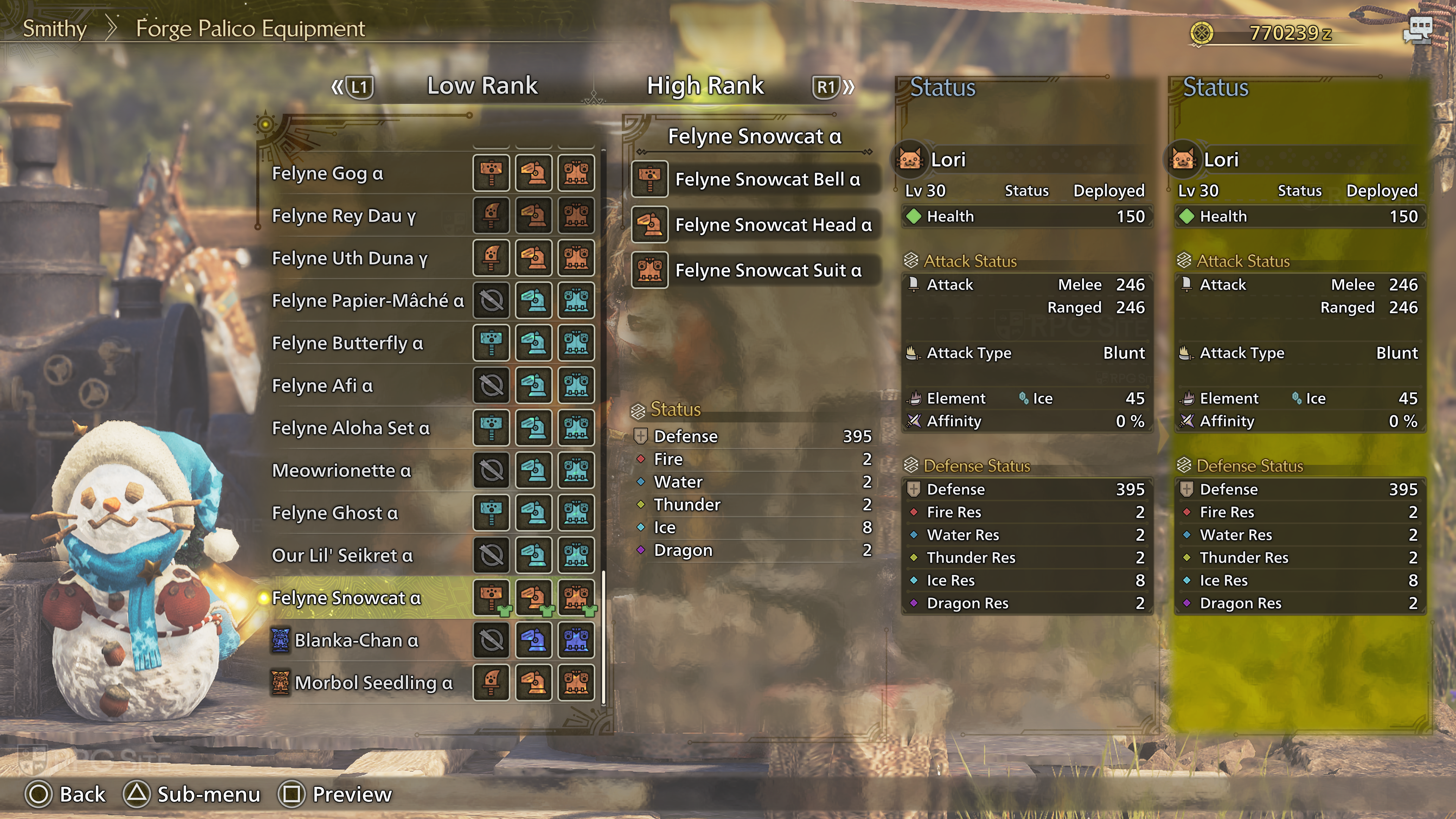This screenshot has height=819, width=1456.
Task: Pick the Felyne Papier-Mâché α set
Action: (x=367, y=301)
